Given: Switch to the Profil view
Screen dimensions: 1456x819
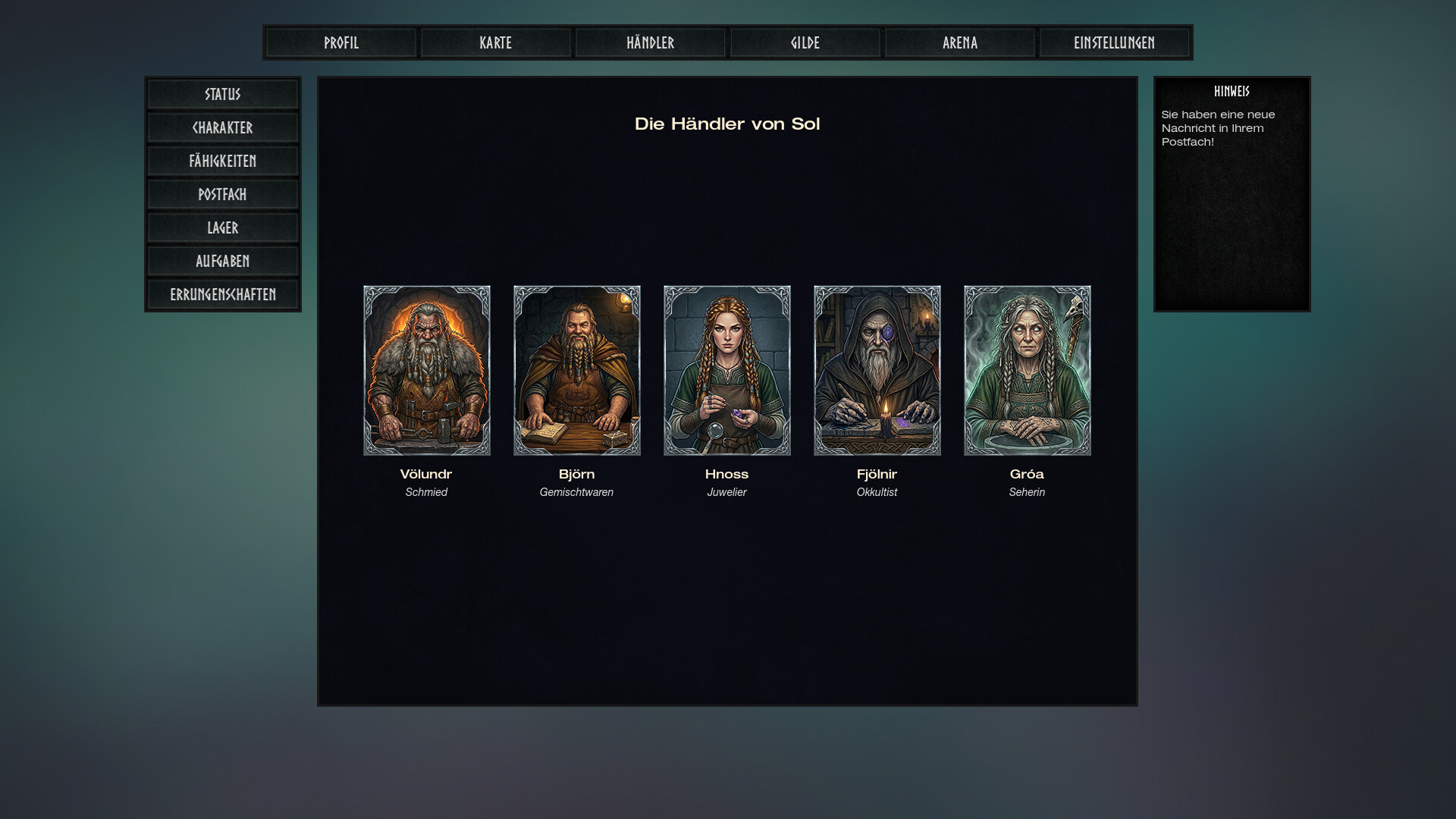Looking at the screenshot, I should click(x=340, y=42).
